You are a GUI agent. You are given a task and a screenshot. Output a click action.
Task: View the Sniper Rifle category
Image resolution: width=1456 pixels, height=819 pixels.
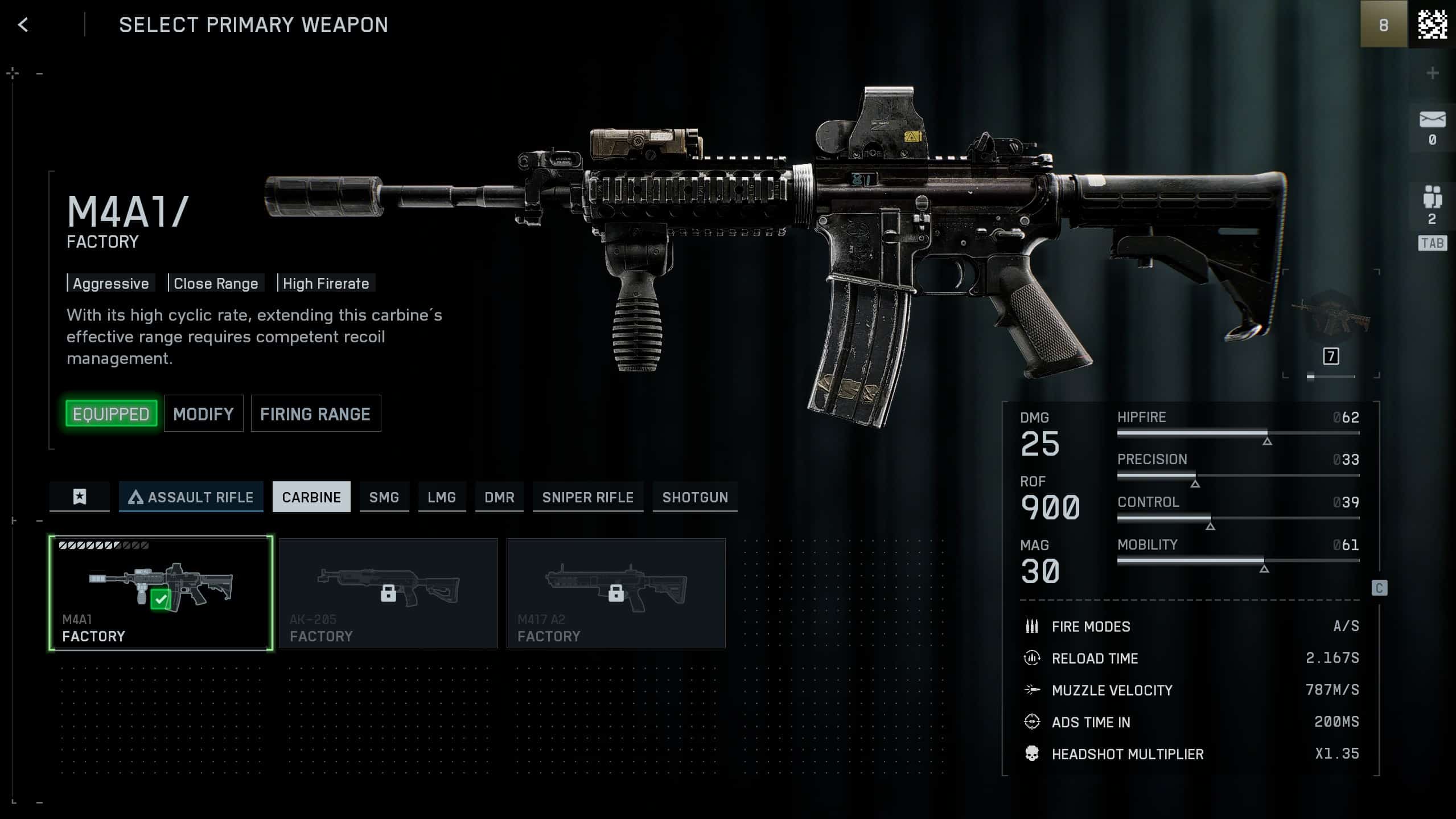[x=588, y=497]
